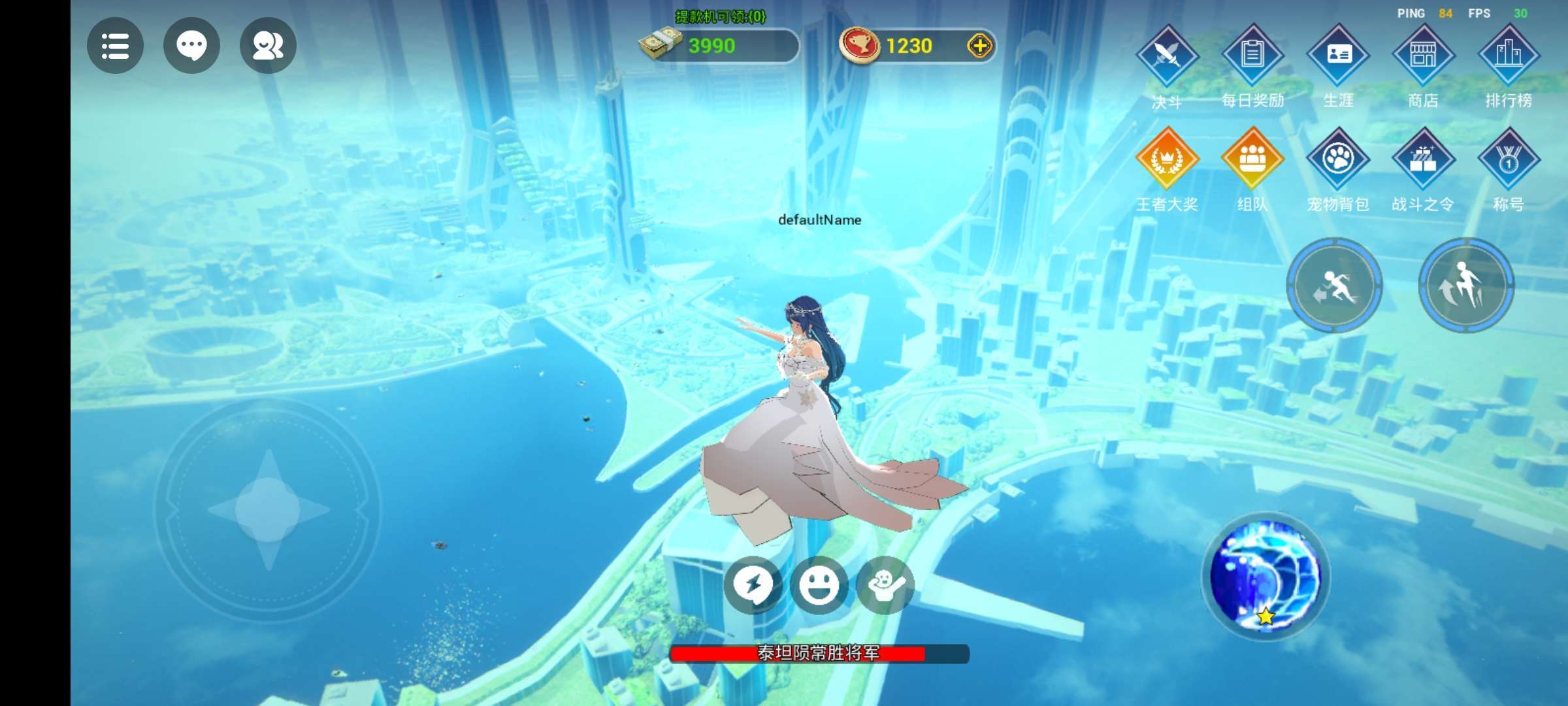The image size is (1568, 706).
Task: Open the smiley emoji menu
Action: (x=819, y=584)
